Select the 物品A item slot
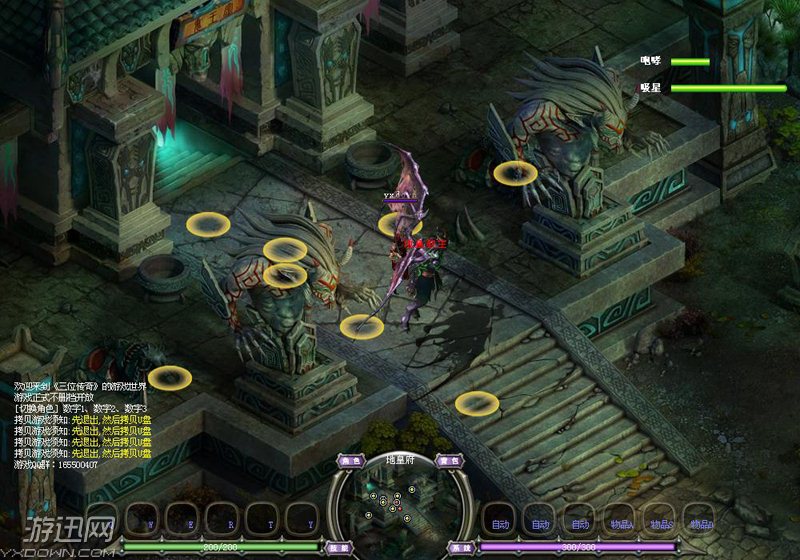The width and height of the screenshot is (800, 560). 621,520
